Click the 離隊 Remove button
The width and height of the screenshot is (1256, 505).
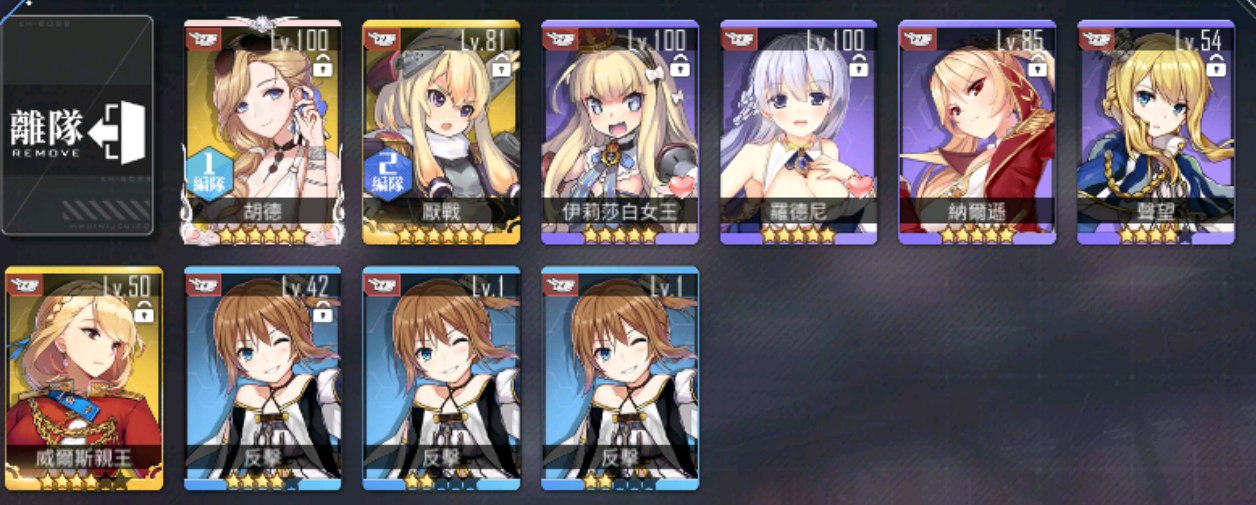tap(78, 125)
